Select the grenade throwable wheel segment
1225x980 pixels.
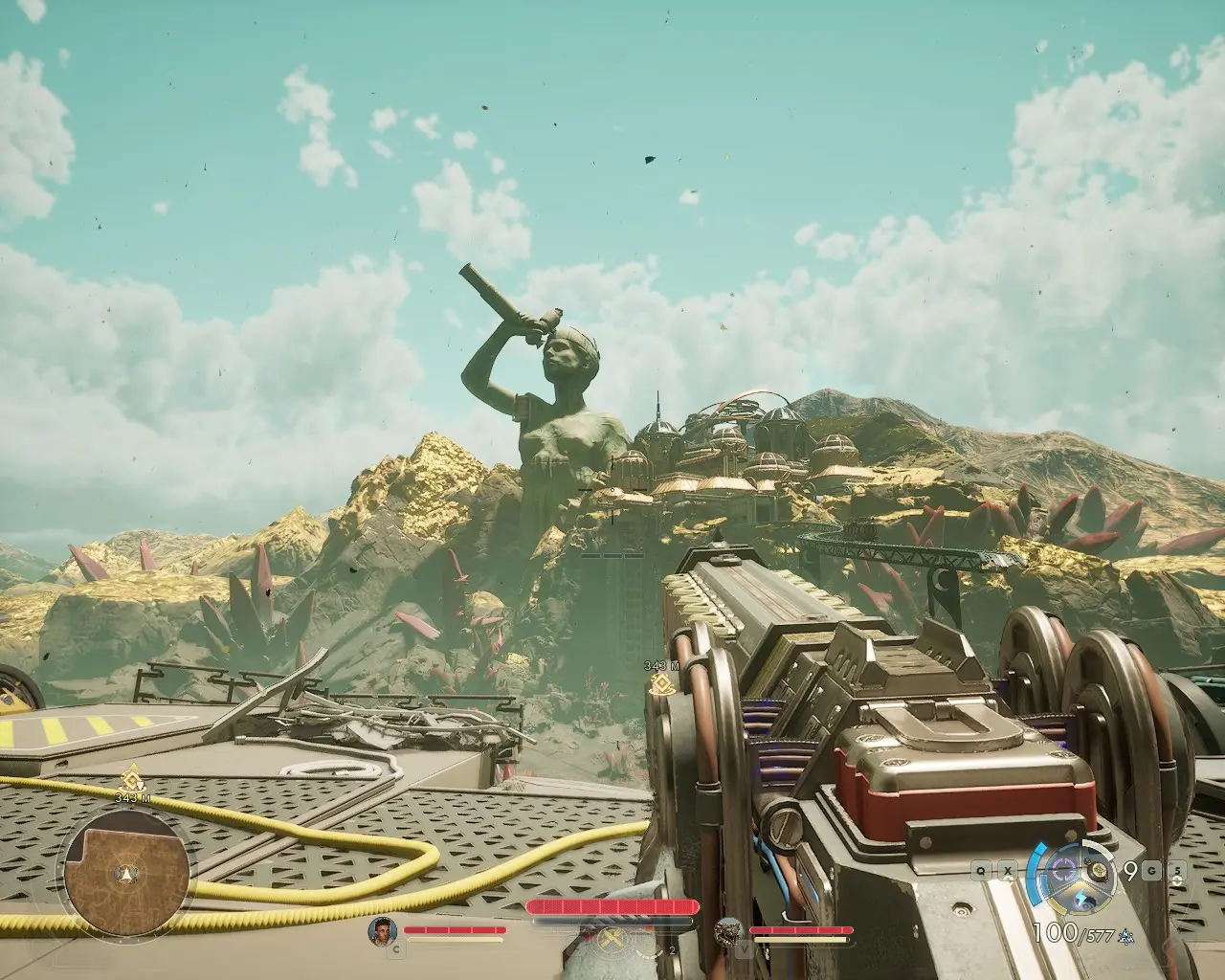pos(1100,871)
